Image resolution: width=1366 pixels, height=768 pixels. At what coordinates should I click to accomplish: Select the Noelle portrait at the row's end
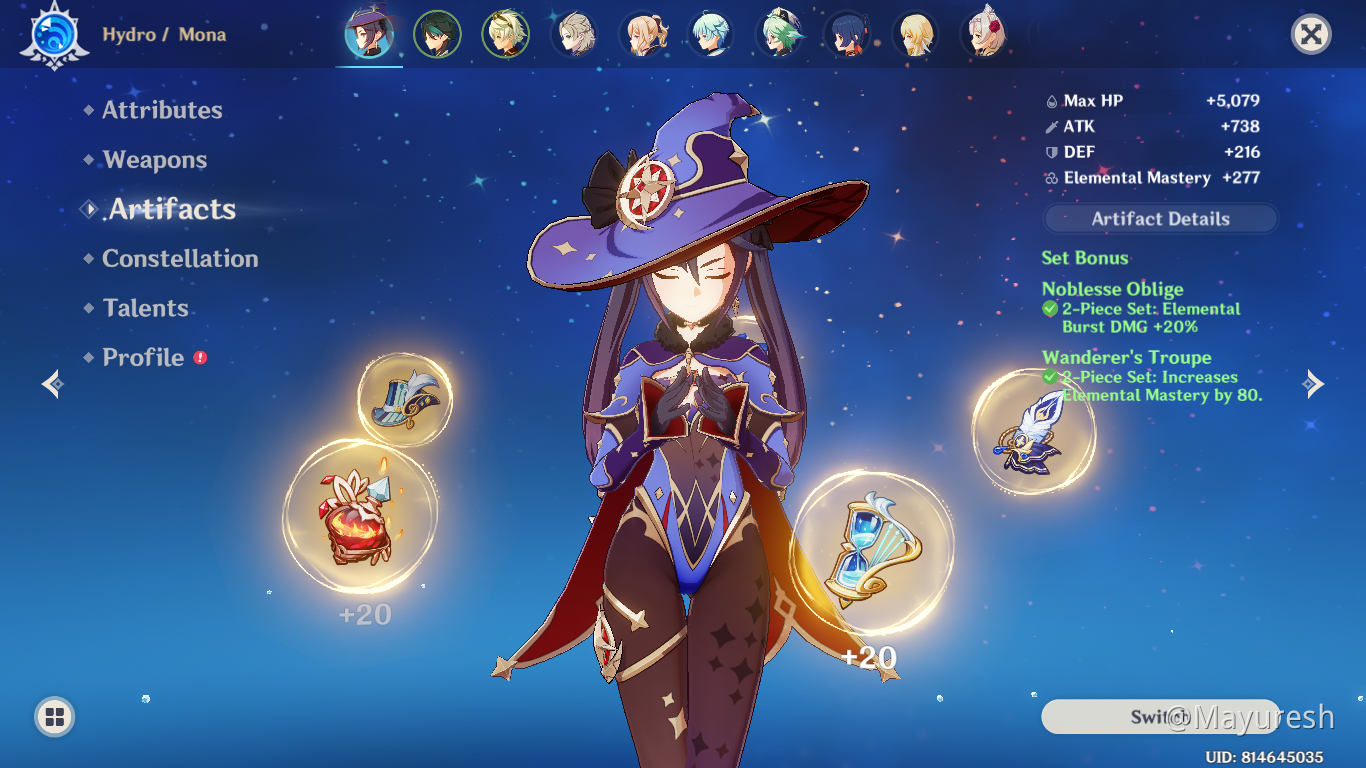coord(985,33)
